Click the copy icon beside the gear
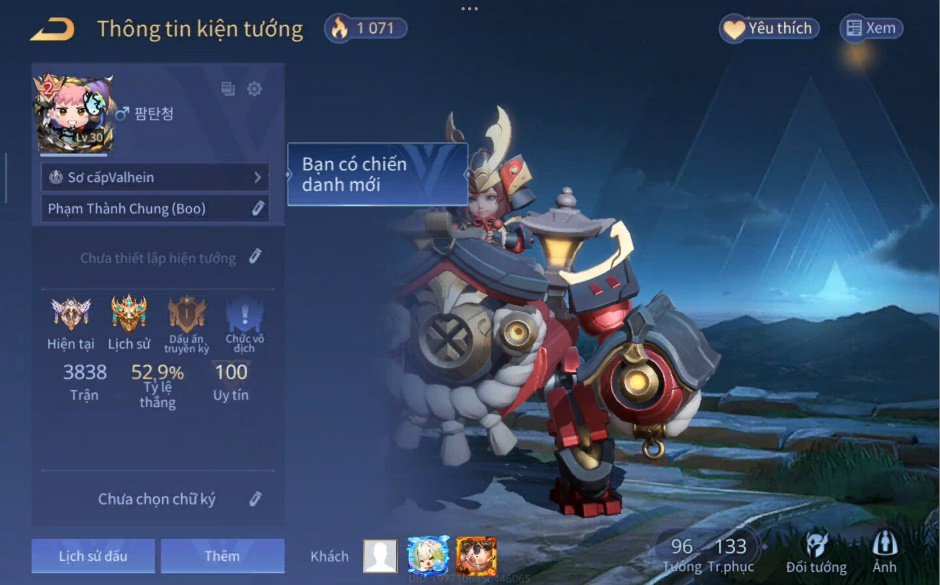940x585 pixels. (x=228, y=89)
